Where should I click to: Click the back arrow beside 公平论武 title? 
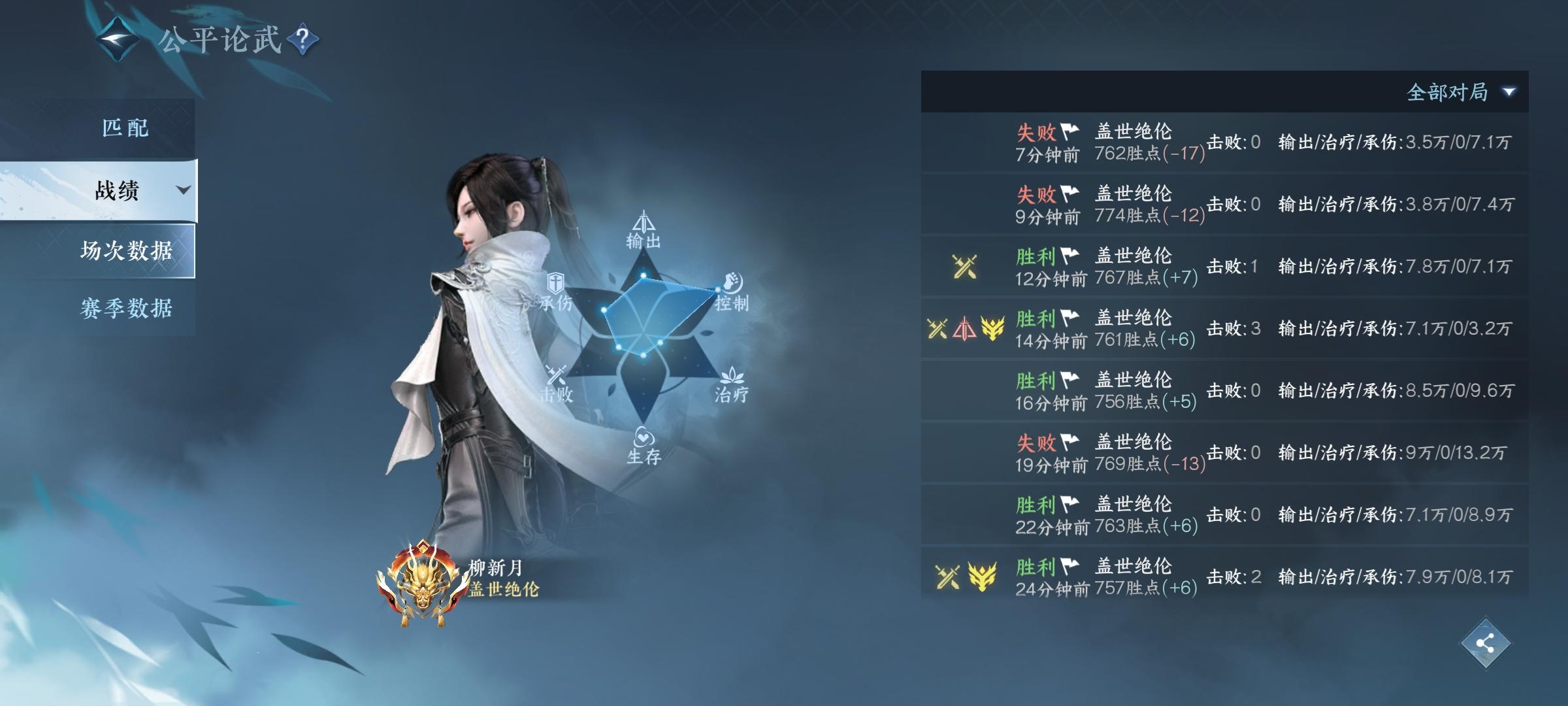[116, 41]
